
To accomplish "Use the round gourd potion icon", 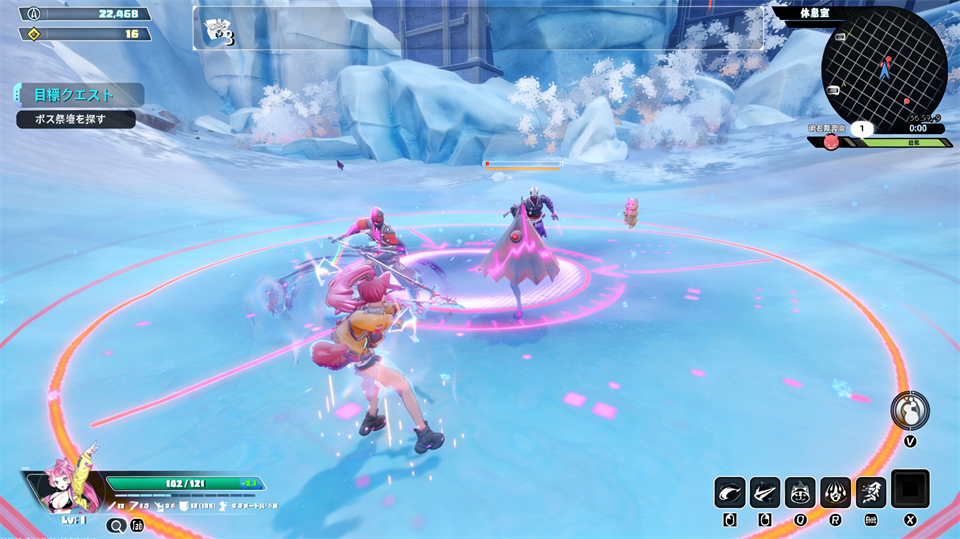I will click(910, 409).
